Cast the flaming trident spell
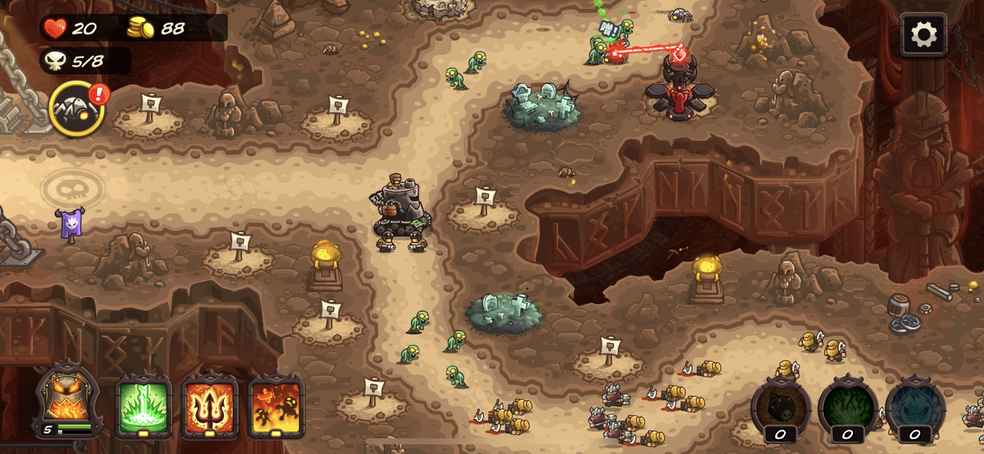Screen dimensions: 984x454 point(210,407)
